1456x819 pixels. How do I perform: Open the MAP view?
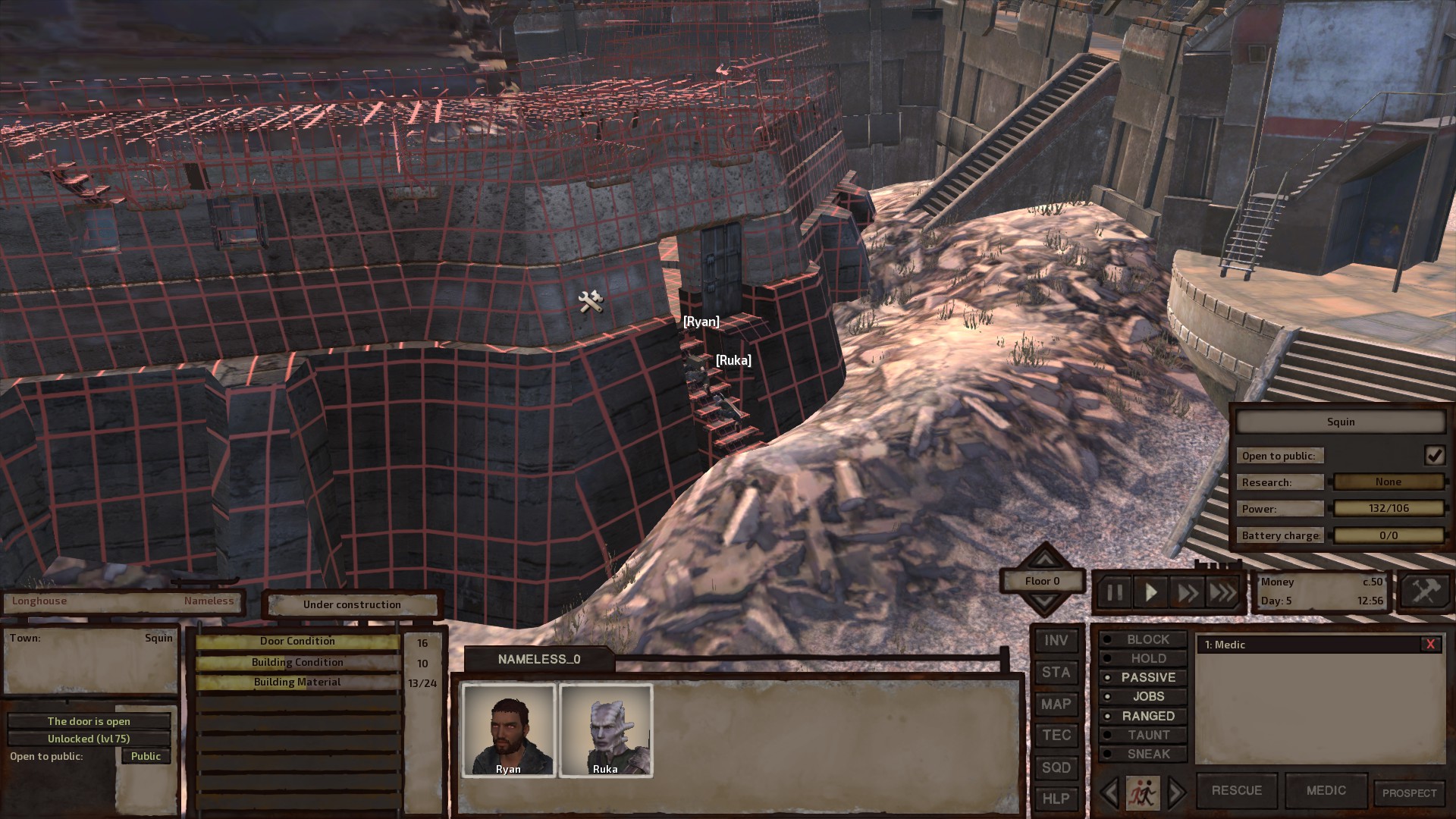tap(1056, 704)
